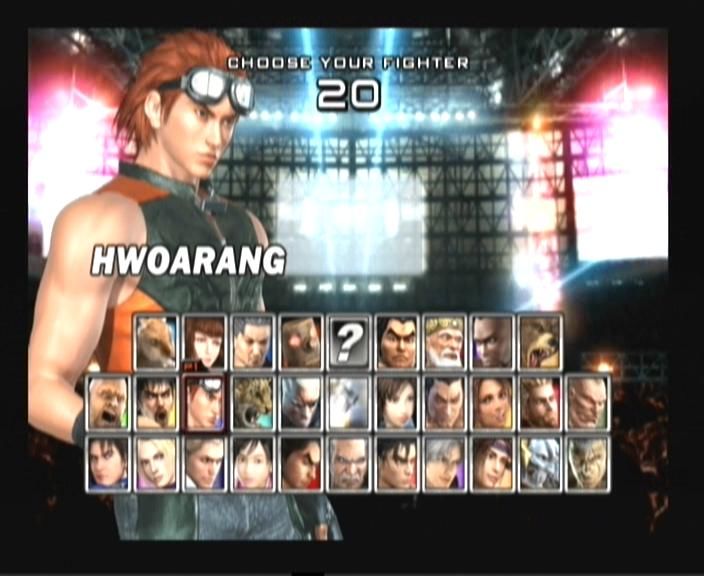Screen dimensions: 704x576
Task: Select silver-haired Lee's portrait
Action: coord(444,463)
